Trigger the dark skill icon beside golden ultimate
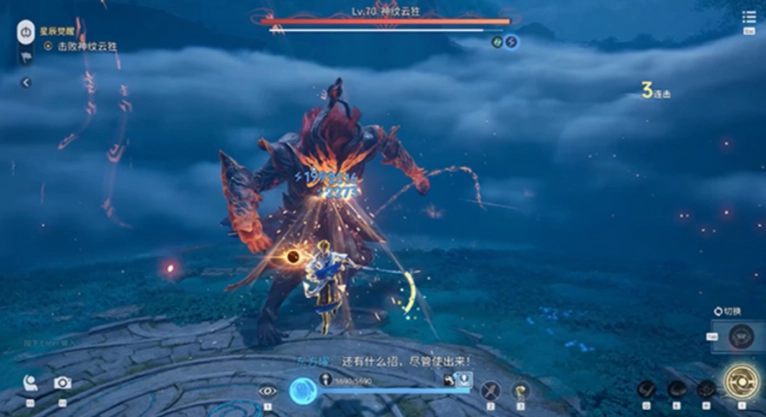The image size is (766, 417). (x=706, y=389)
